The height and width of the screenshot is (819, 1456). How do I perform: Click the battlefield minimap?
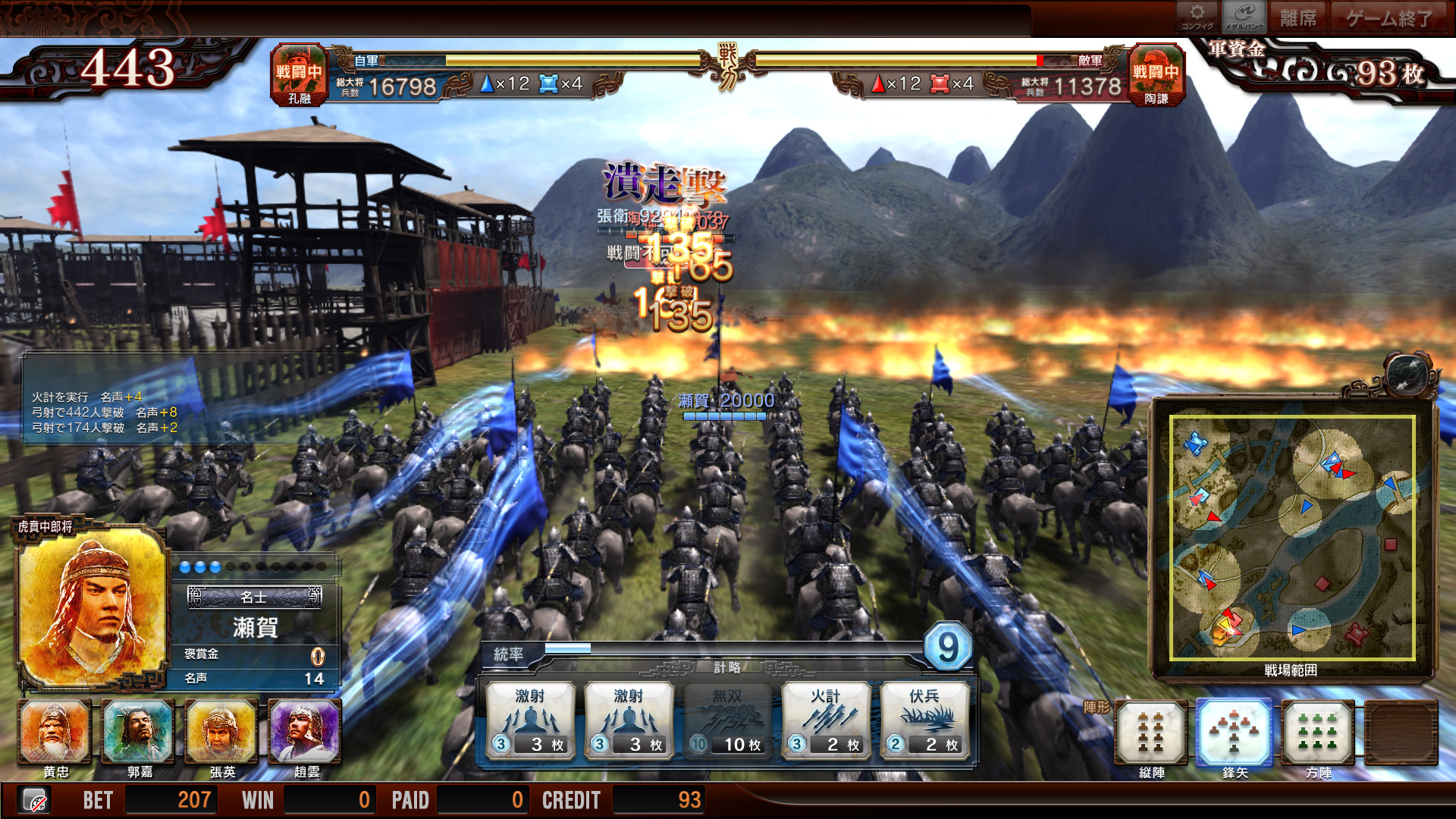1291,538
